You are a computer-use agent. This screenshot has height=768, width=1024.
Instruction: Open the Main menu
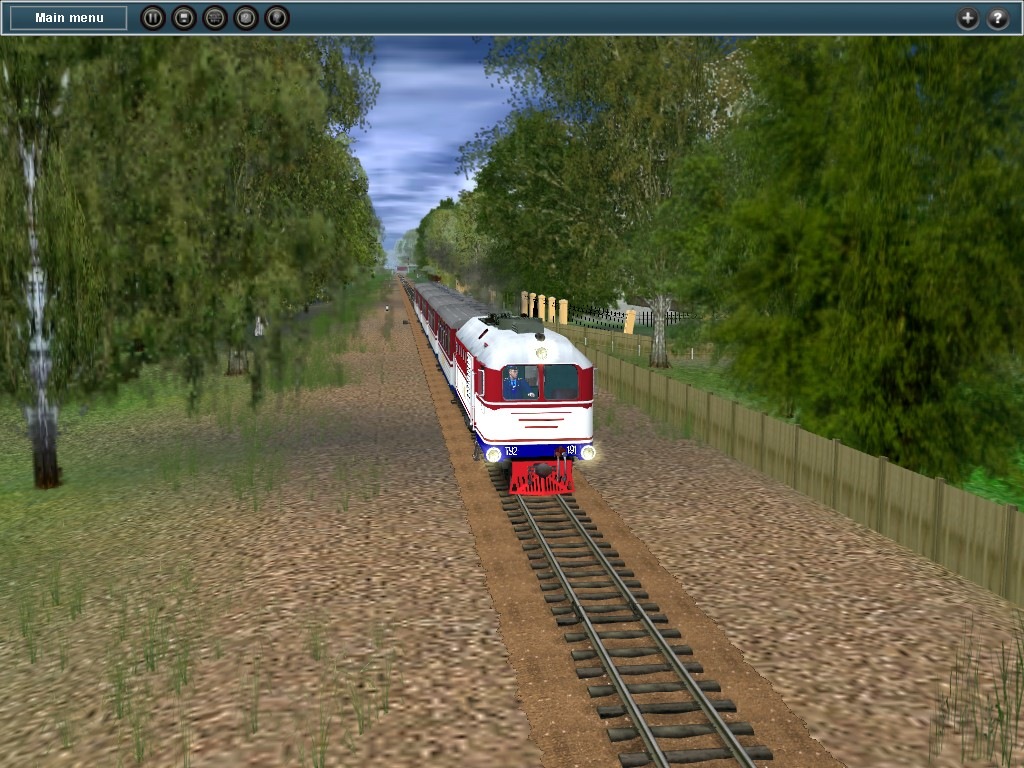(69, 18)
